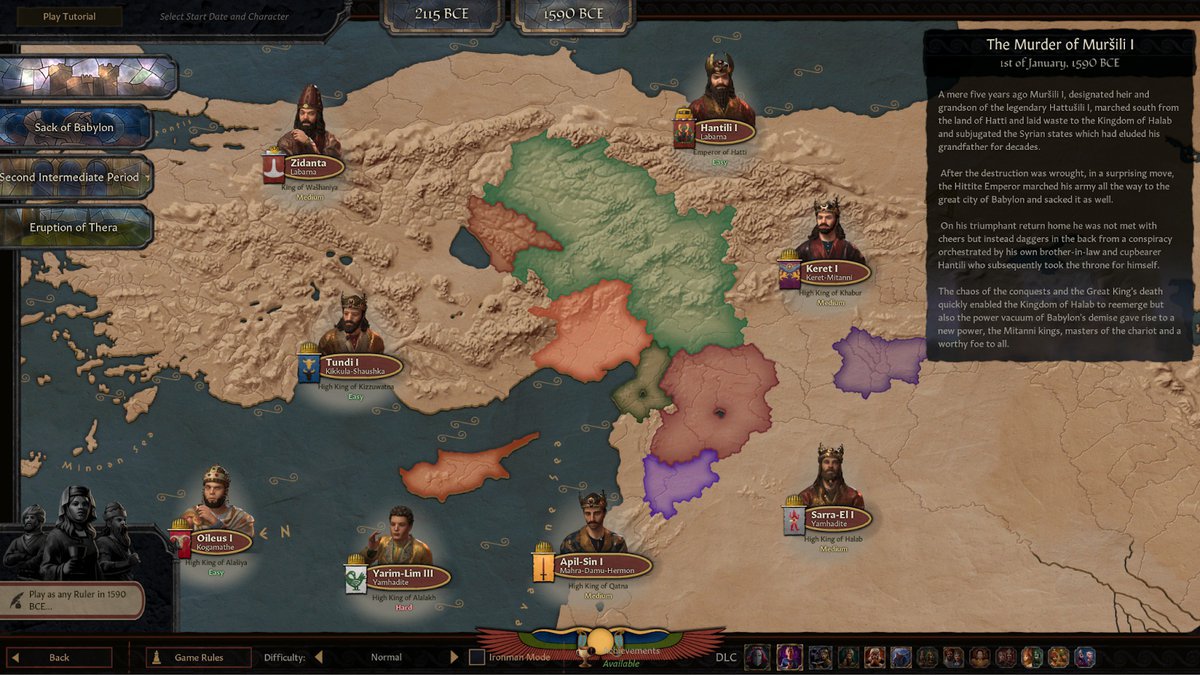Select the 1590 BCE start date tab
Screen dimensions: 1200x675
pos(576,14)
